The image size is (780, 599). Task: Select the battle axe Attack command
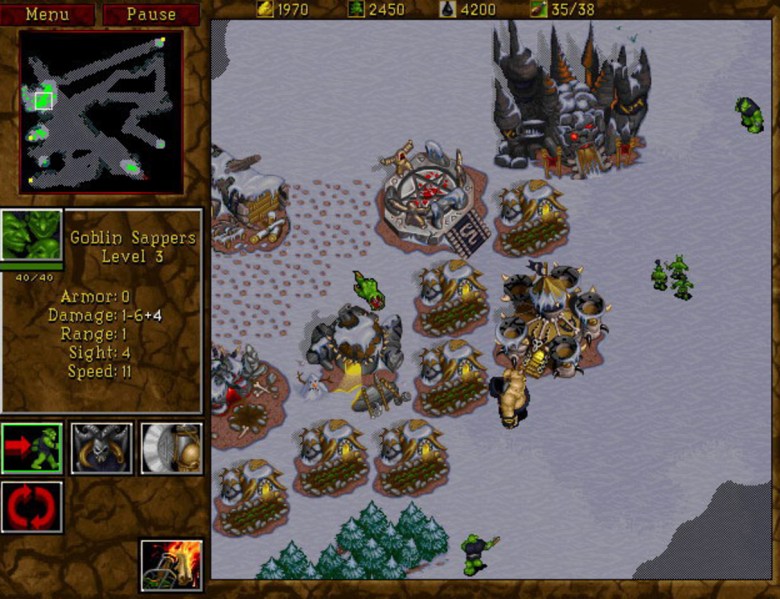tap(171, 448)
